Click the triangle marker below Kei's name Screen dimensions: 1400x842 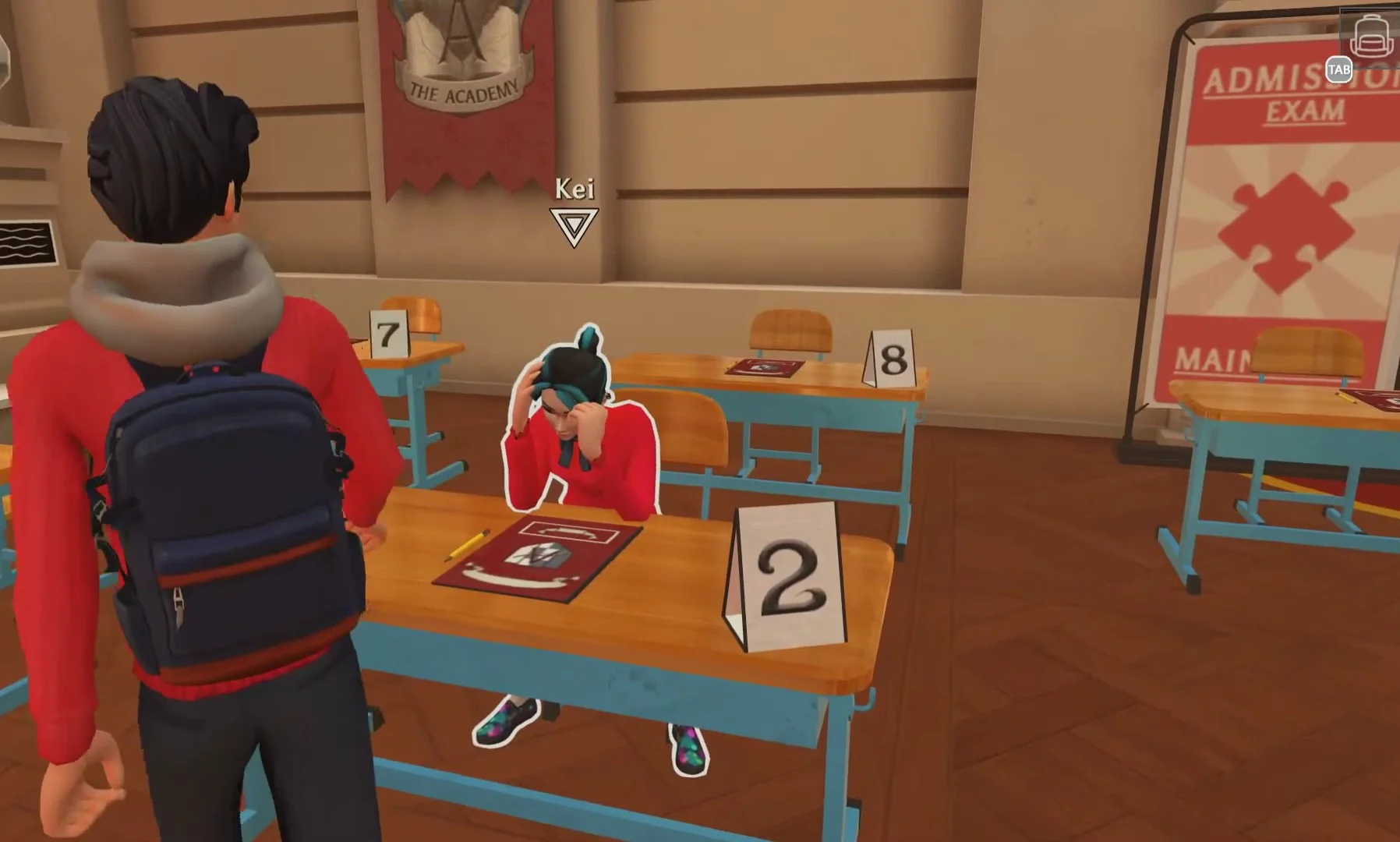[574, 226]
